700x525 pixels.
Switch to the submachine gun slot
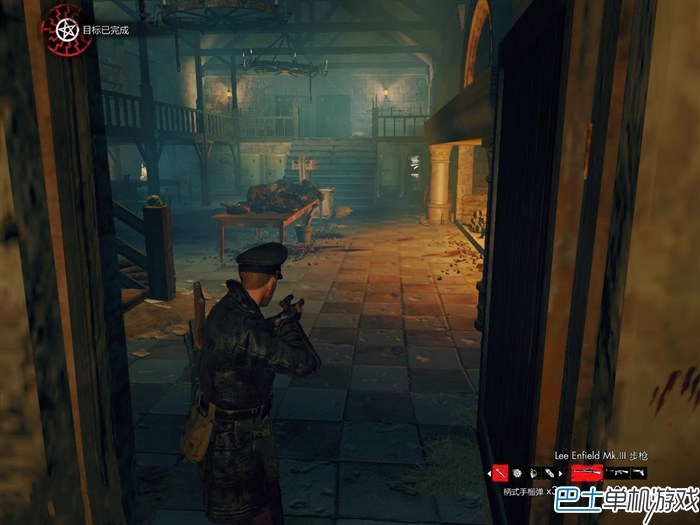(617, 472)
